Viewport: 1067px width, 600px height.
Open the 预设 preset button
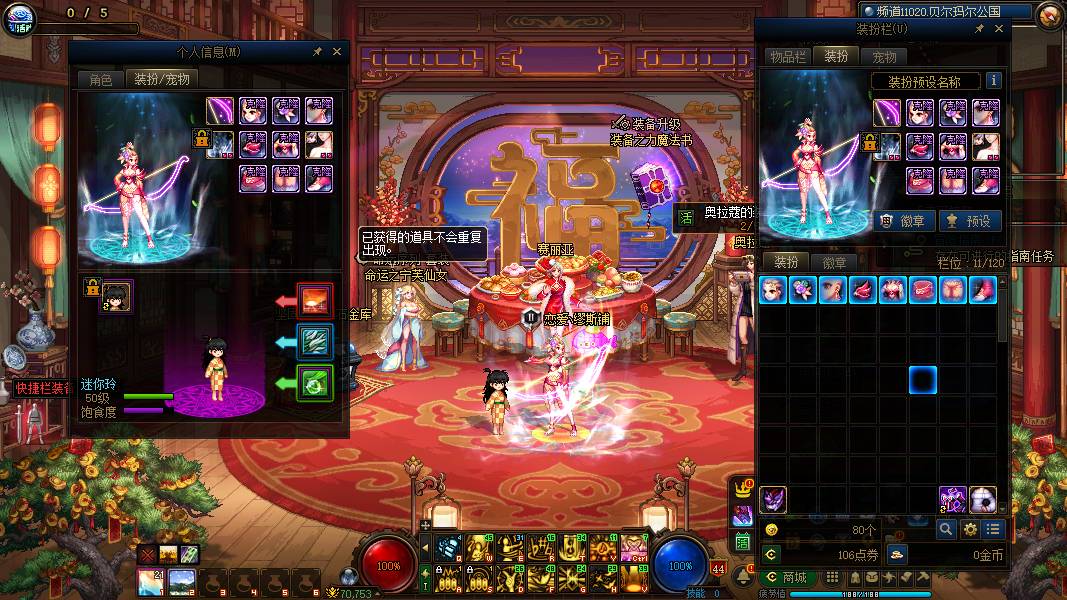tap(970, 221)
